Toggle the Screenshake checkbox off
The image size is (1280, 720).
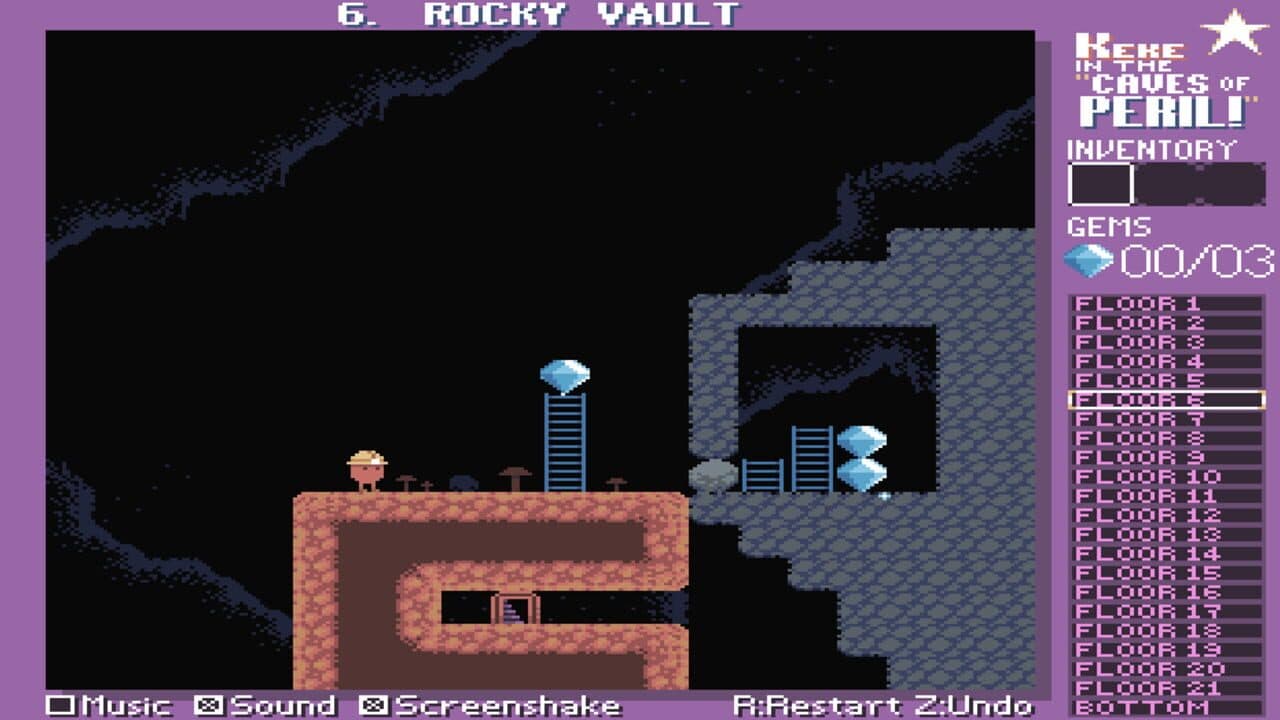(371, 704)
